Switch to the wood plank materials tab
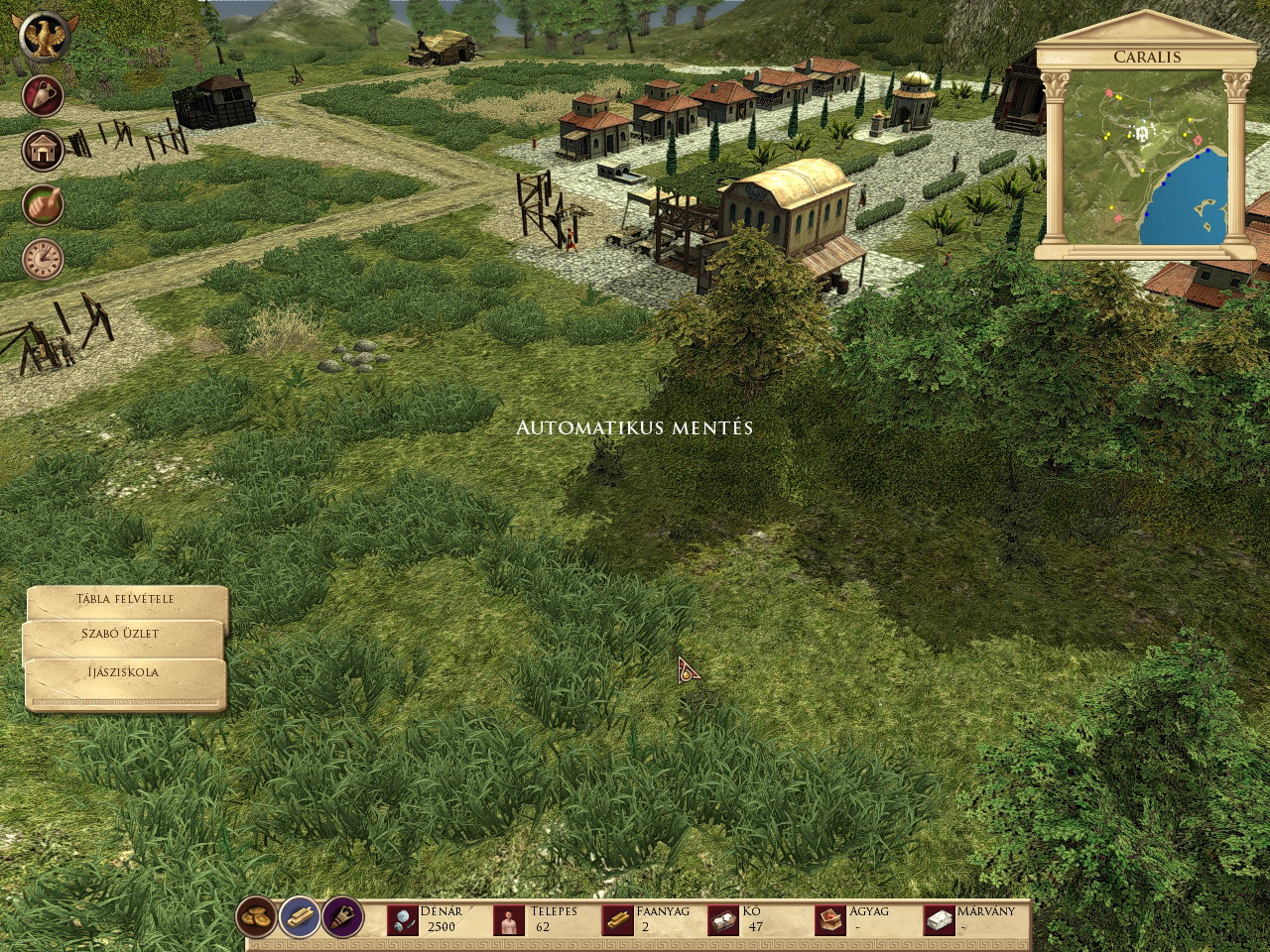 [x=300, y=918]
